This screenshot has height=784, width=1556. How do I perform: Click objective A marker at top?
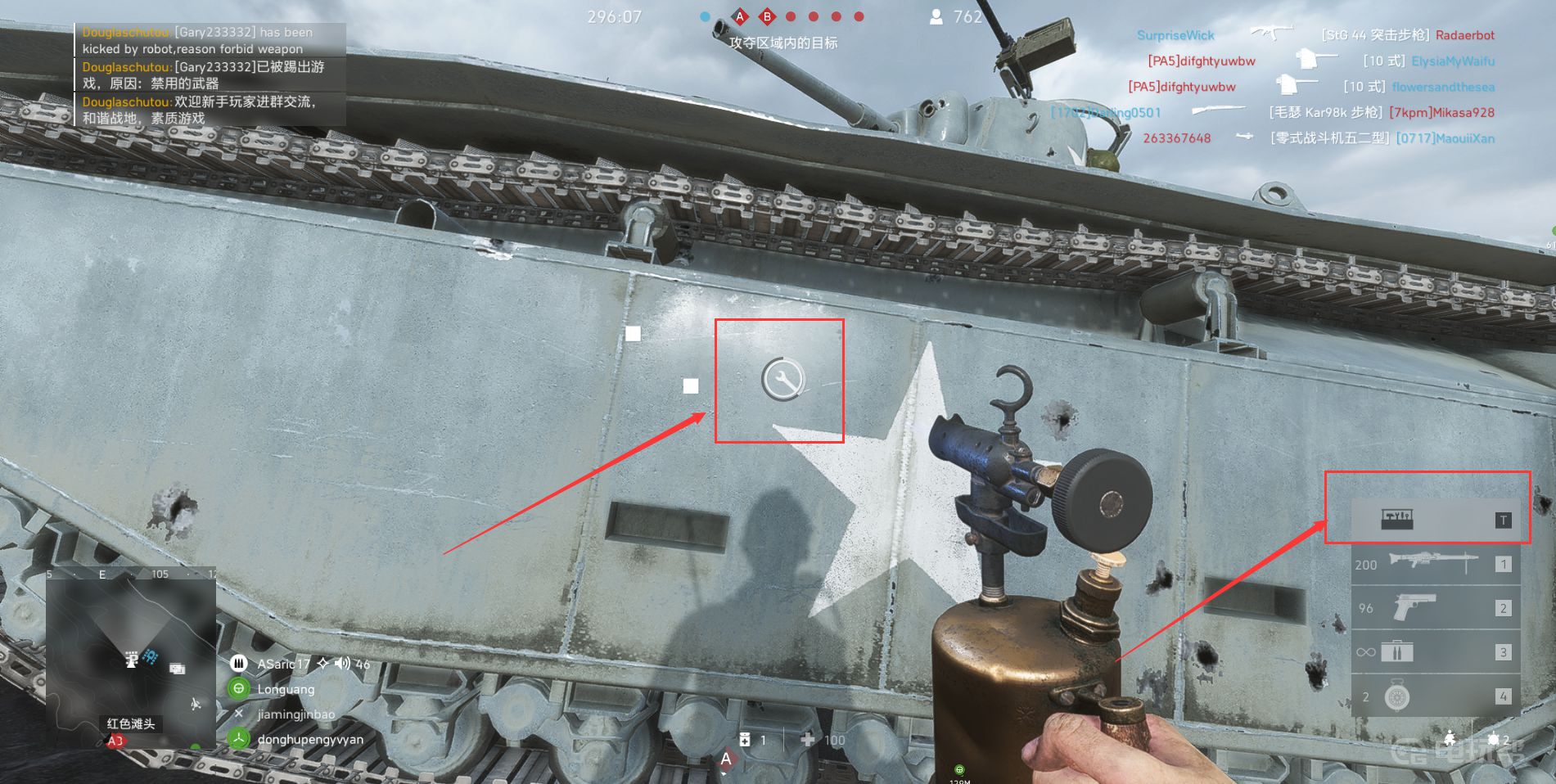(740, 16)
